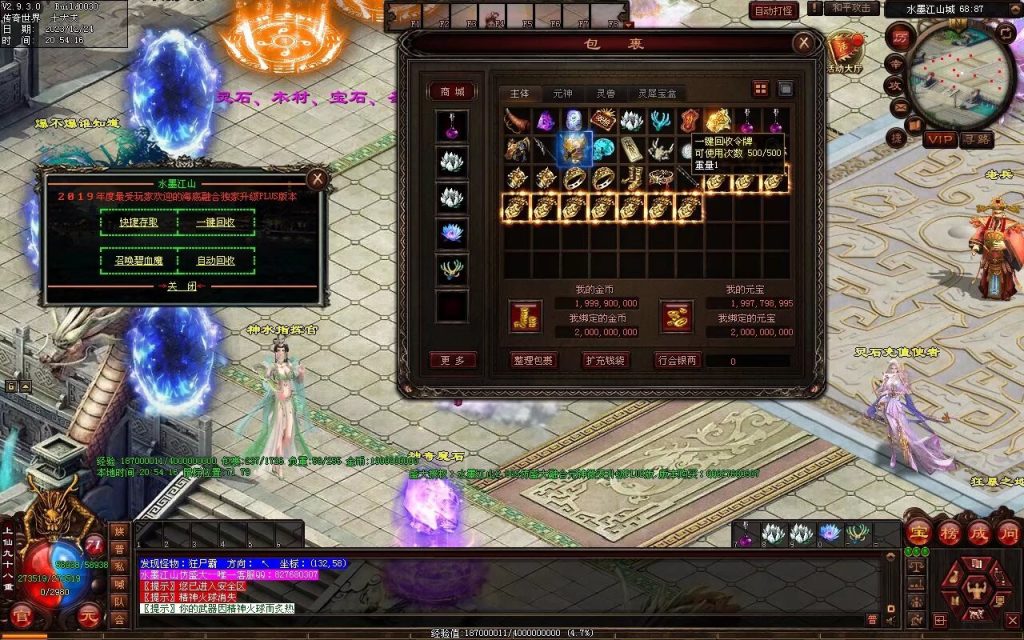Select the highlighted golden armor item slot
The width and height of the screenshot is (1024, 640).
pos(575,149)
